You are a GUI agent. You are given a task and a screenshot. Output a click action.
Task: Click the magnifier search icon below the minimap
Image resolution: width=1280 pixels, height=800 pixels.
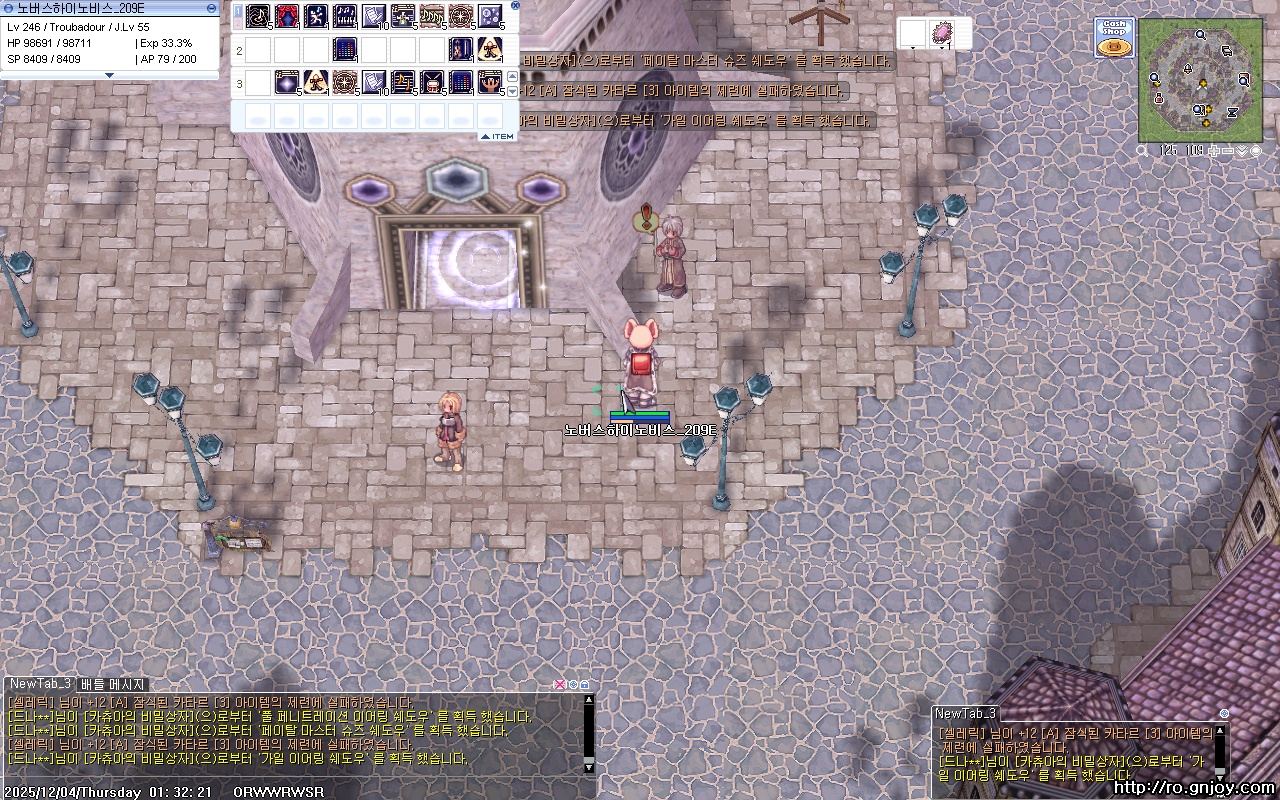click(1143, 151)
